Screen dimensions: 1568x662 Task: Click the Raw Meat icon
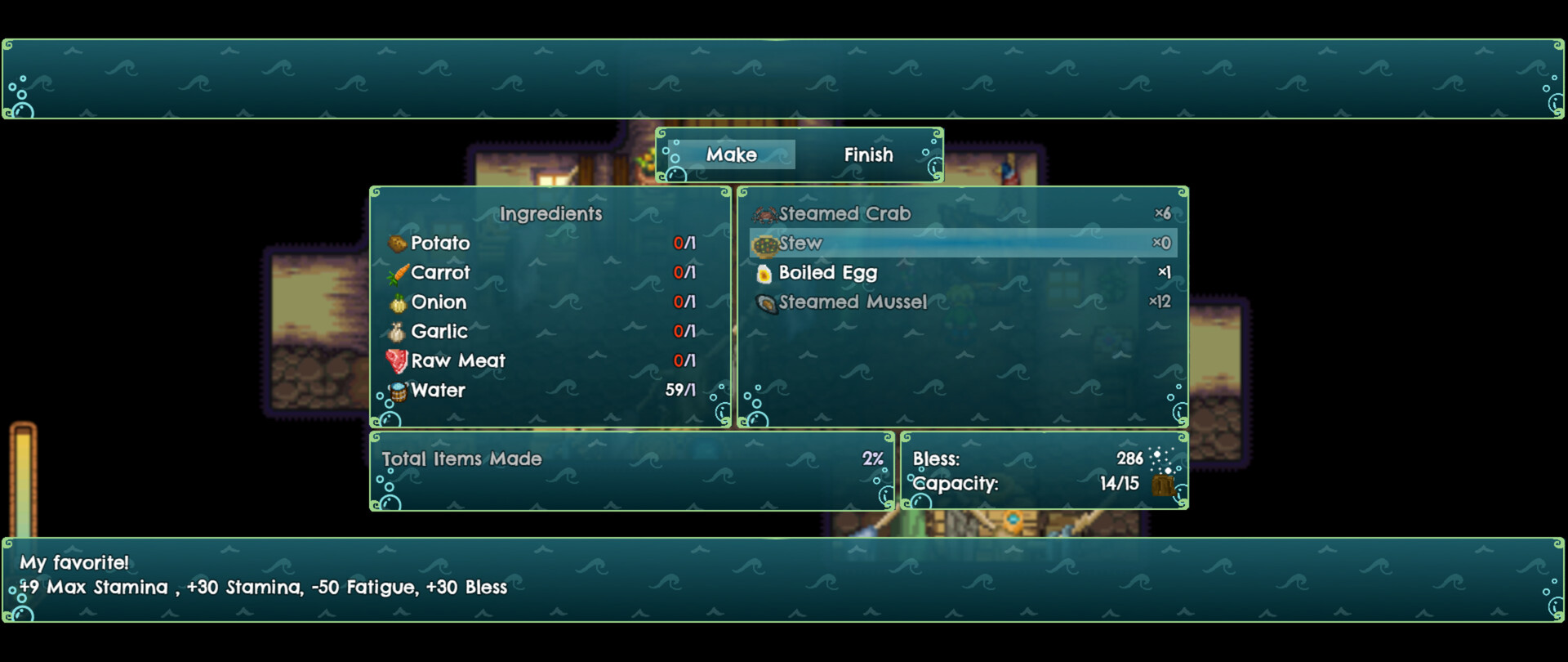click(x=398, y=360)
